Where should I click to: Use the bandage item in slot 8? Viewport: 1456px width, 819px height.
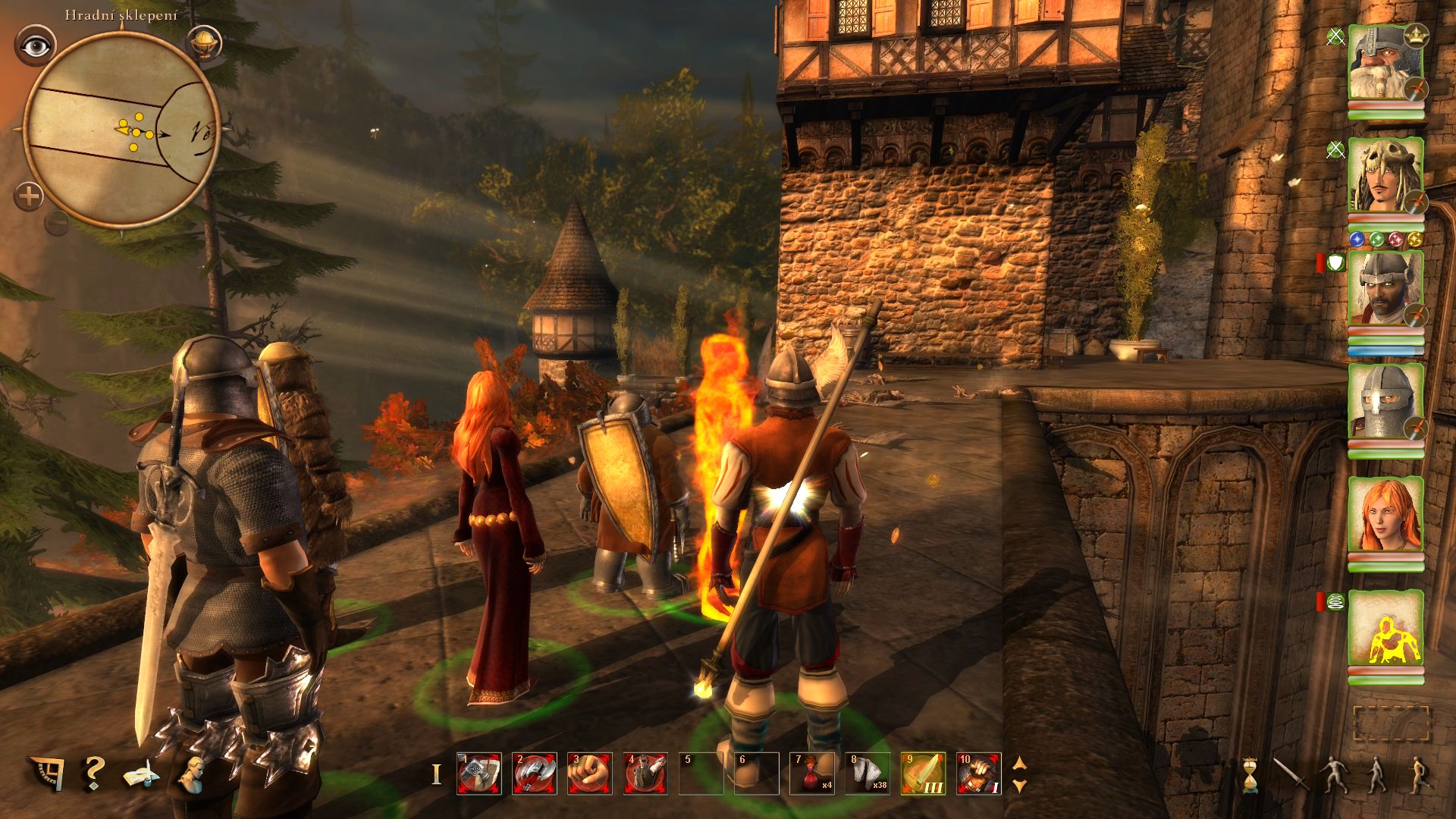(868, 773)
